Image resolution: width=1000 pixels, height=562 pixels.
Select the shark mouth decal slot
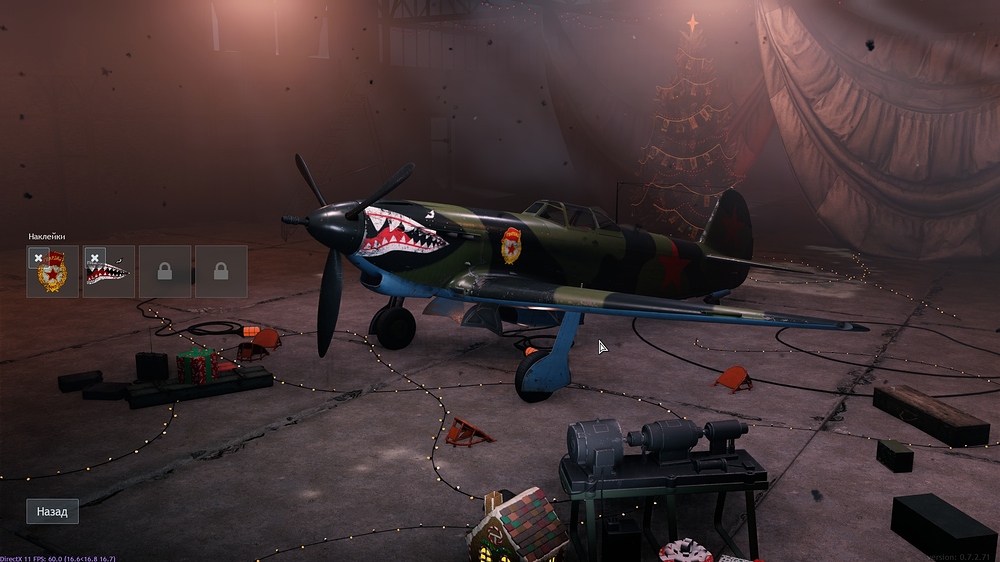pyautogui.click(x=112, y=277)
